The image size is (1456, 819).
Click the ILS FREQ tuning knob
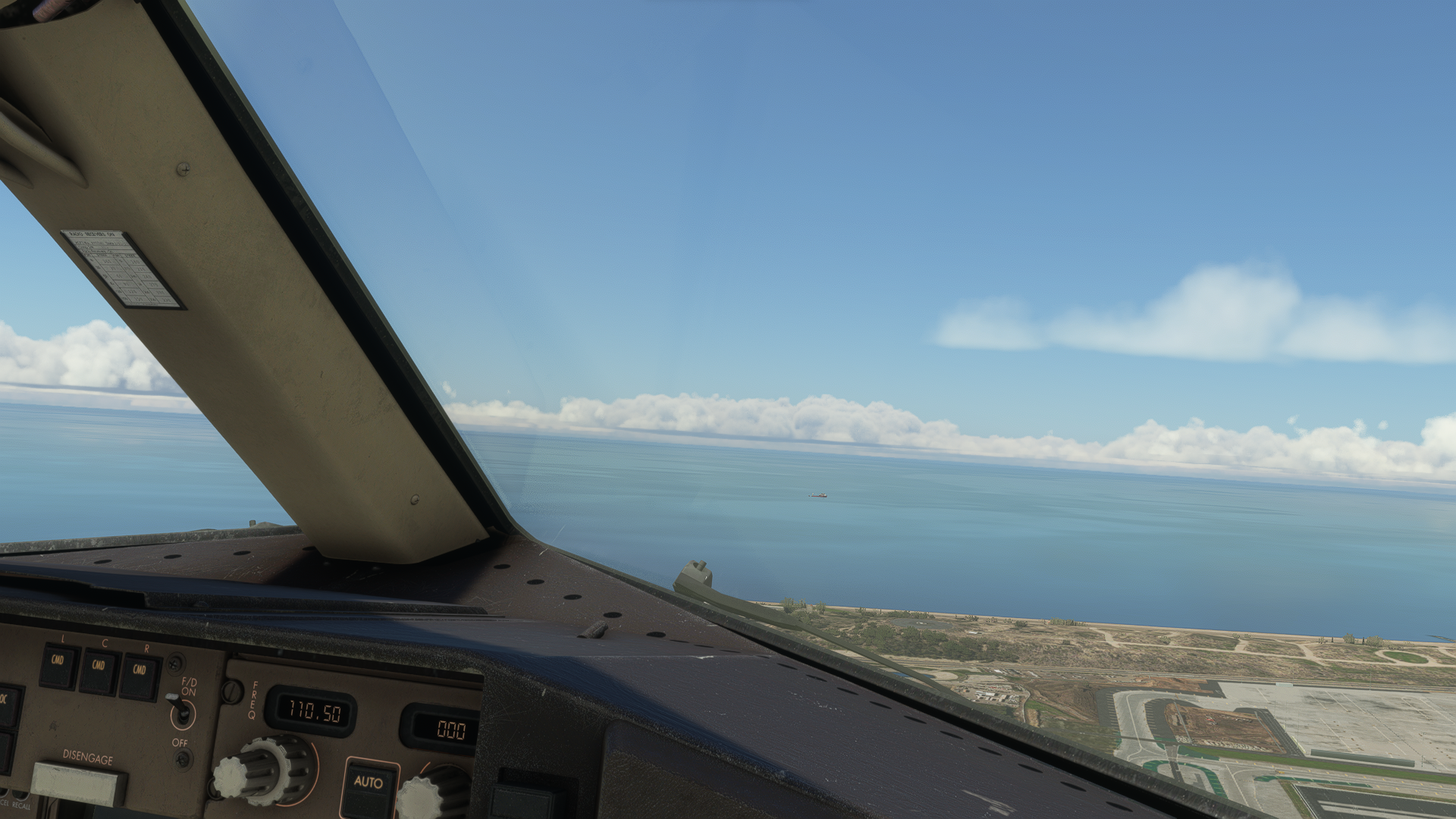[x=263, y=769]
